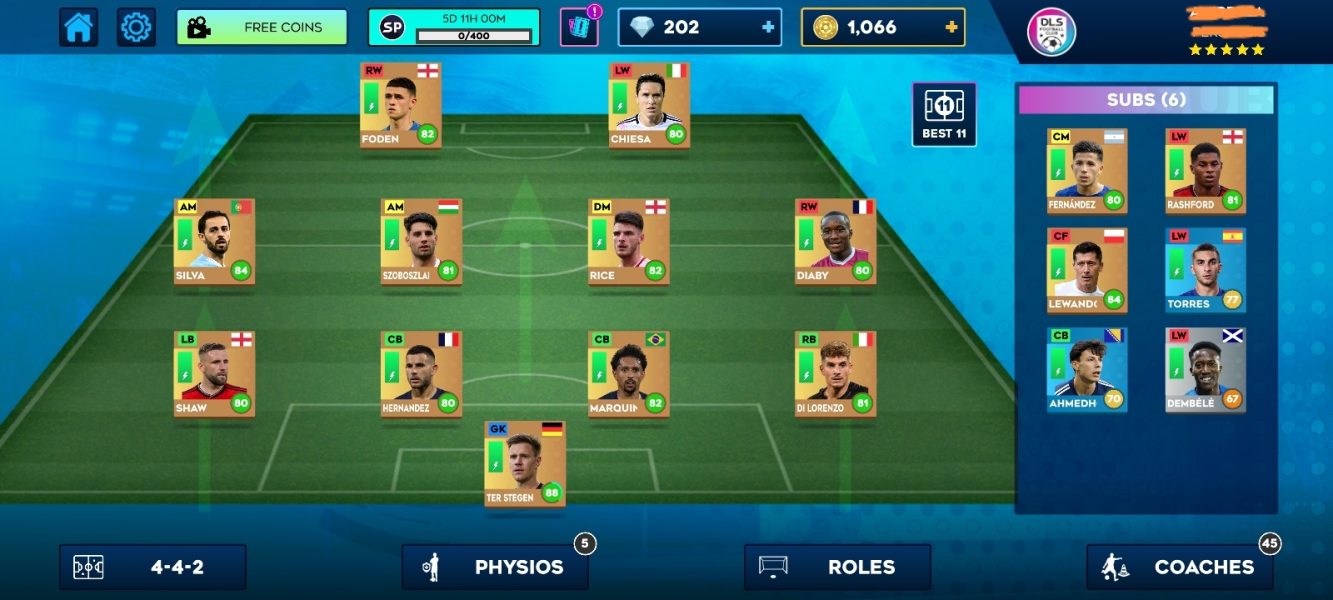Choose the Chiesa player card
The width and height of the screenshot is (1333, 600).
point(649,105)
